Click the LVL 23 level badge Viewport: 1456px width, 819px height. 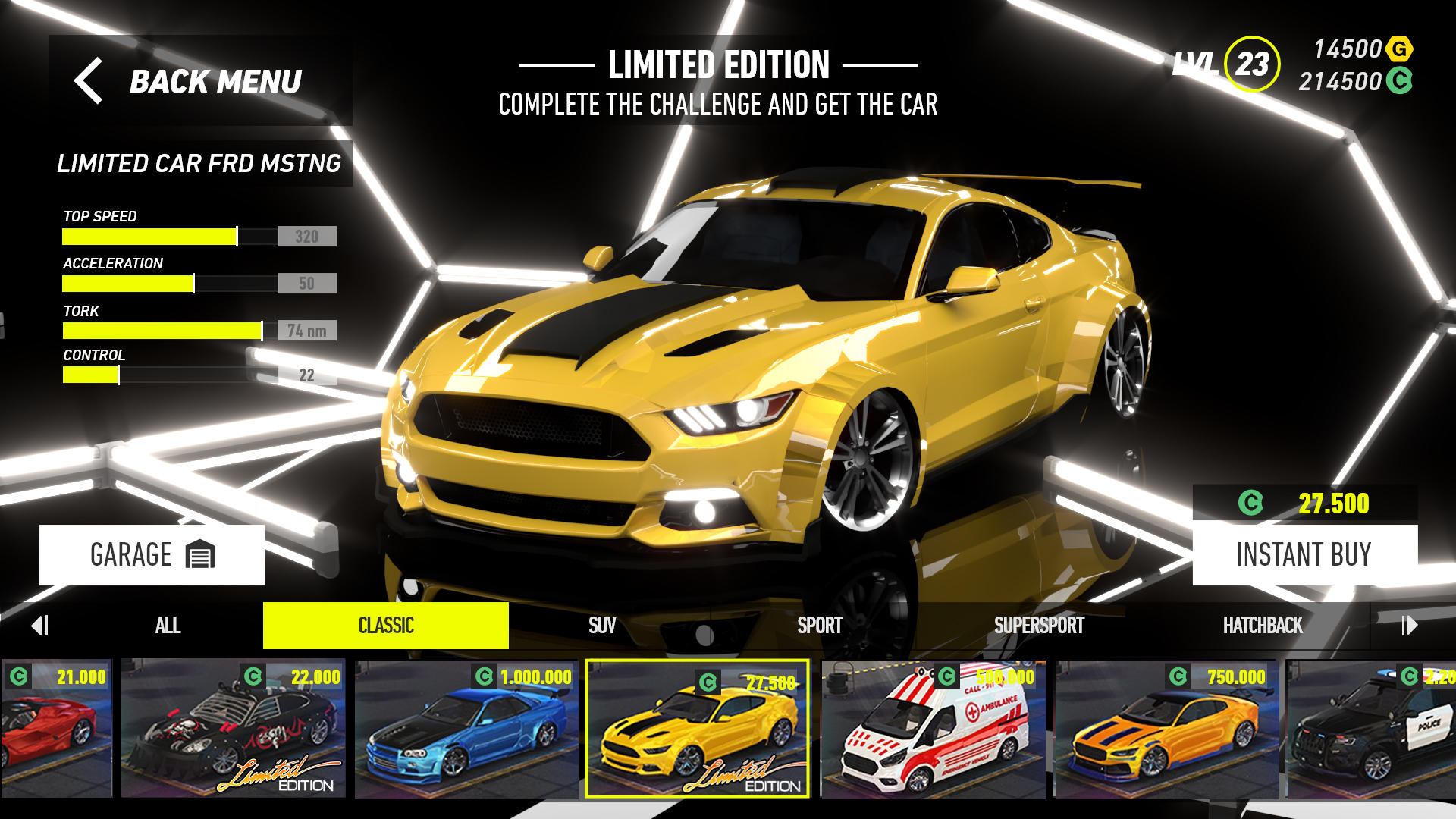pos(1251,64)
